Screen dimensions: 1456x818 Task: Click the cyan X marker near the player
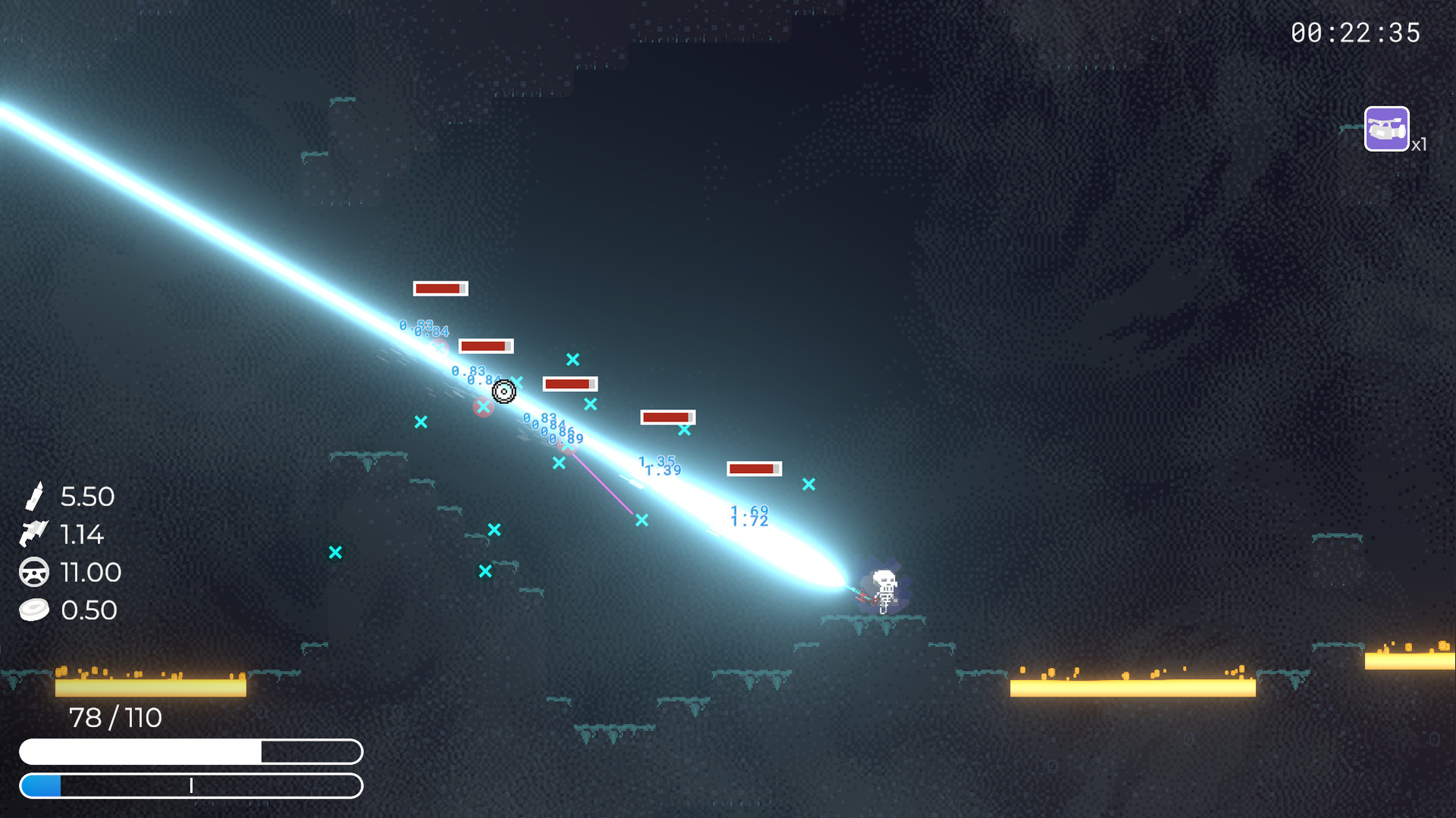click(x=808, y=482)
